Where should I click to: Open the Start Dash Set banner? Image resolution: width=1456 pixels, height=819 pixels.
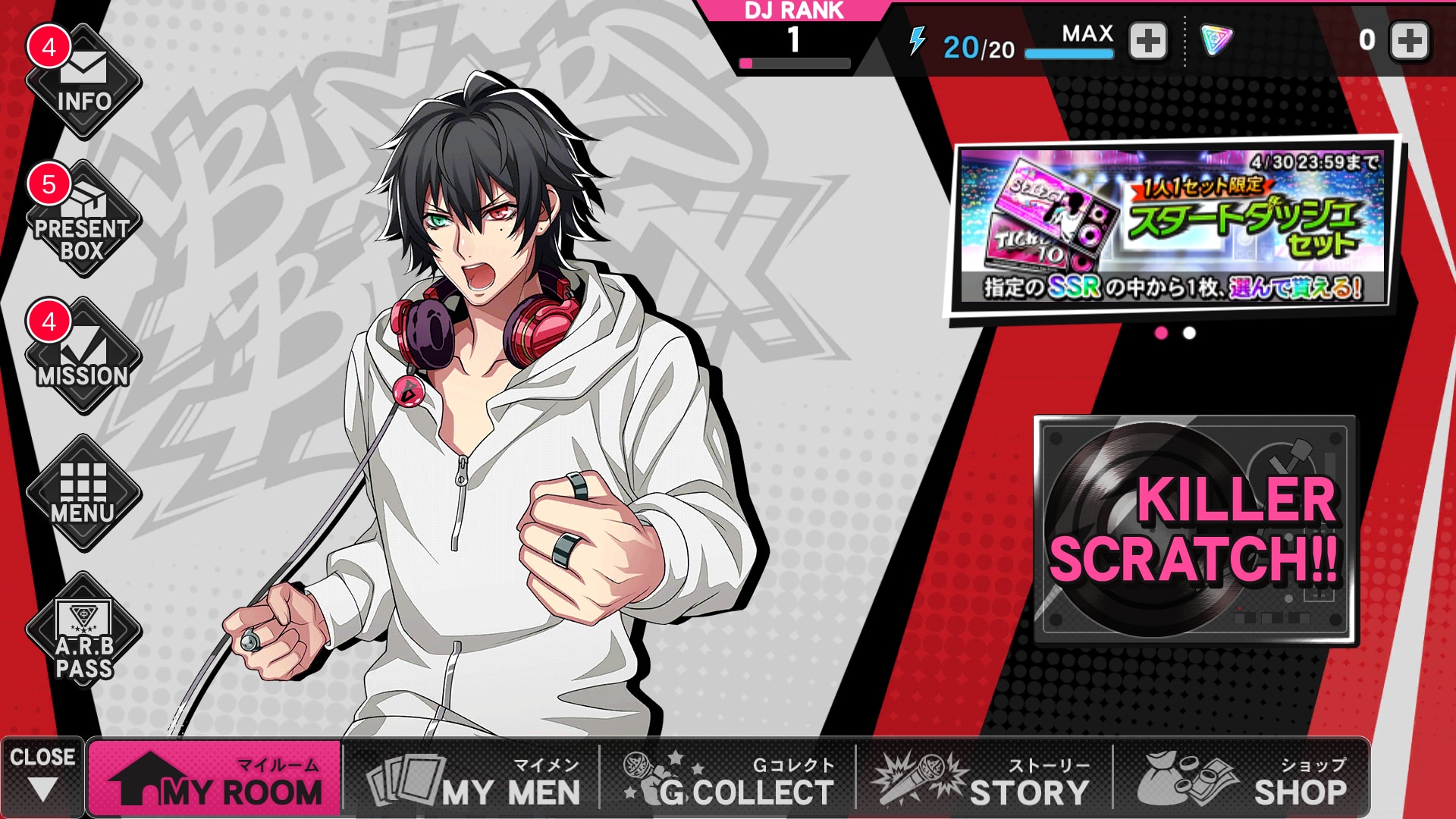(x=1172, y=226)
